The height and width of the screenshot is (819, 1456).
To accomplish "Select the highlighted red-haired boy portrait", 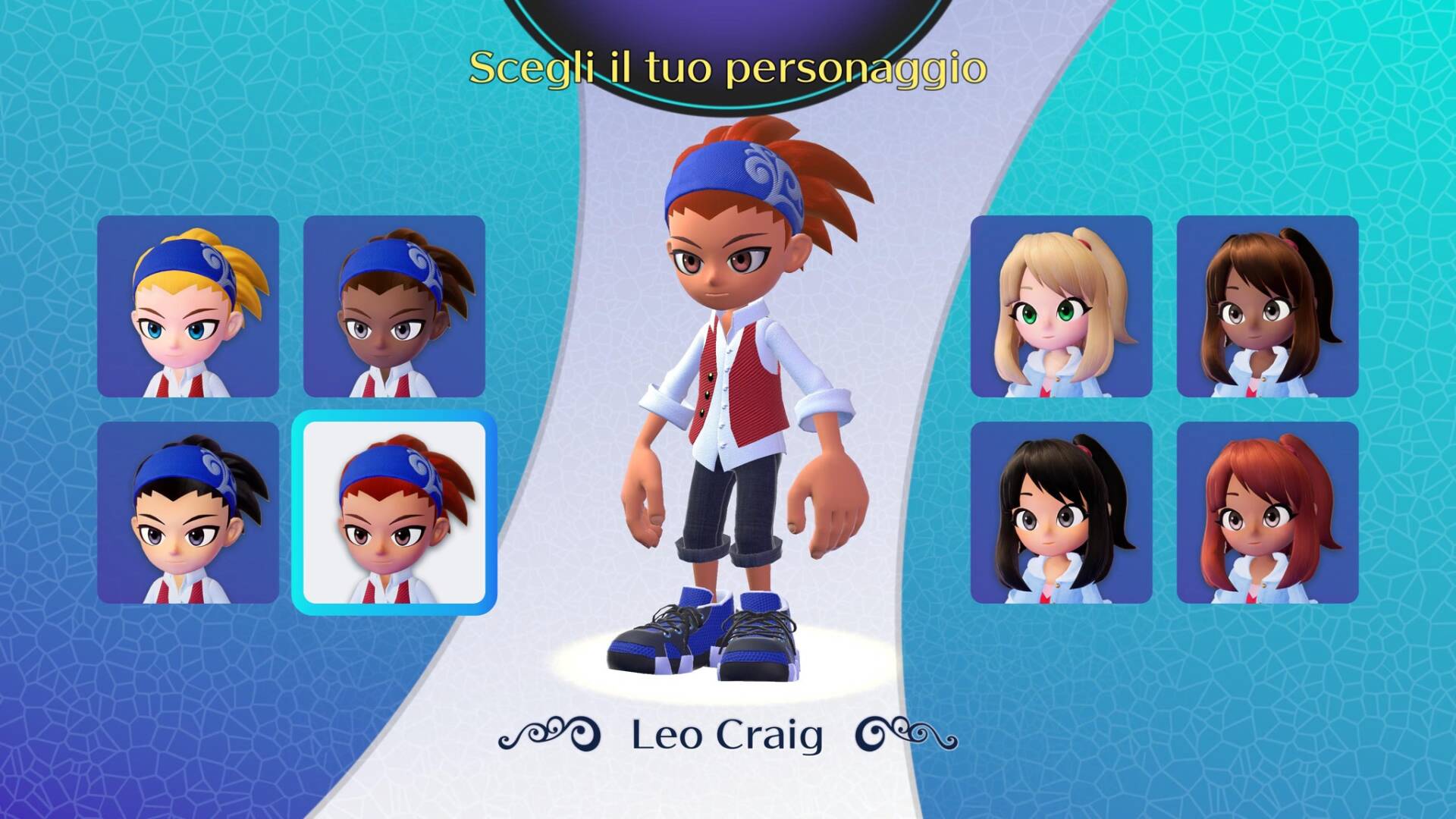I will pyautogui.click(x=394, y=513).
